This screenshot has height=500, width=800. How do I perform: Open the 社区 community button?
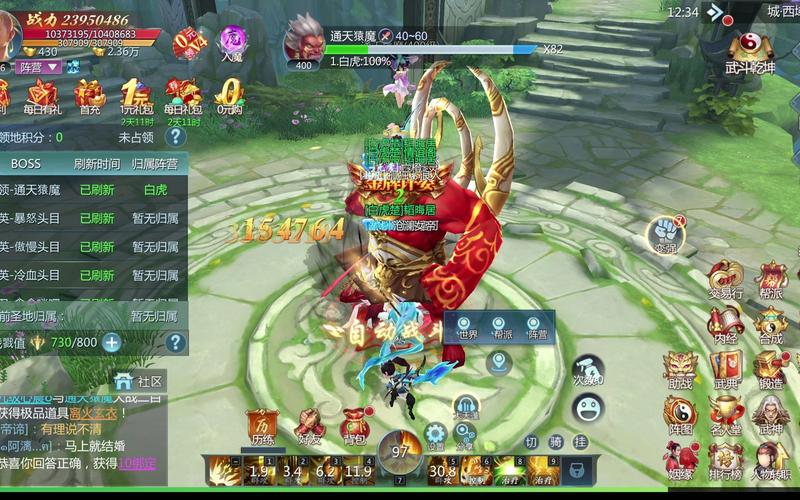point(139,381)
